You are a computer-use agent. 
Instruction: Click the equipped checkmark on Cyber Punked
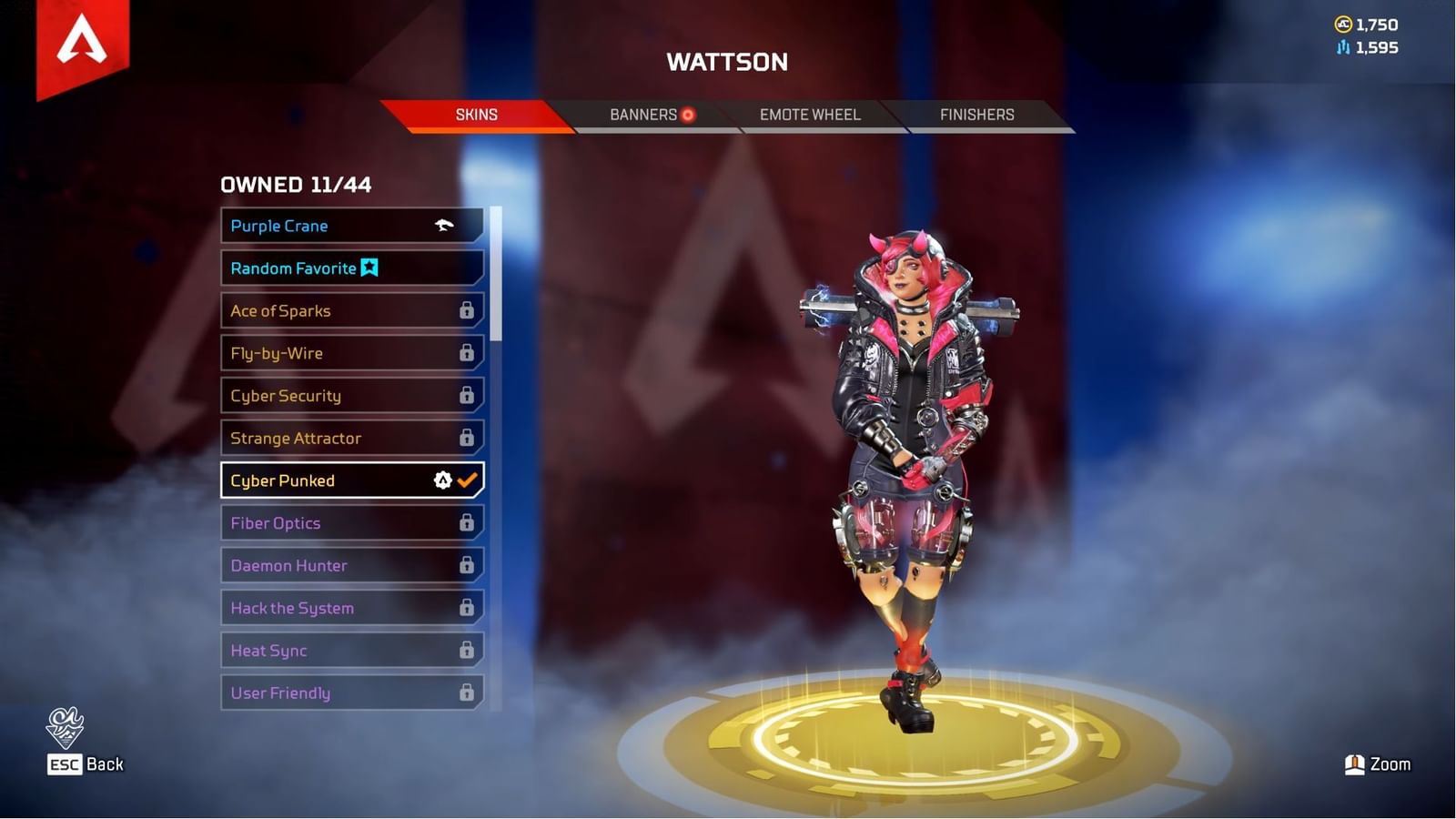468,480
